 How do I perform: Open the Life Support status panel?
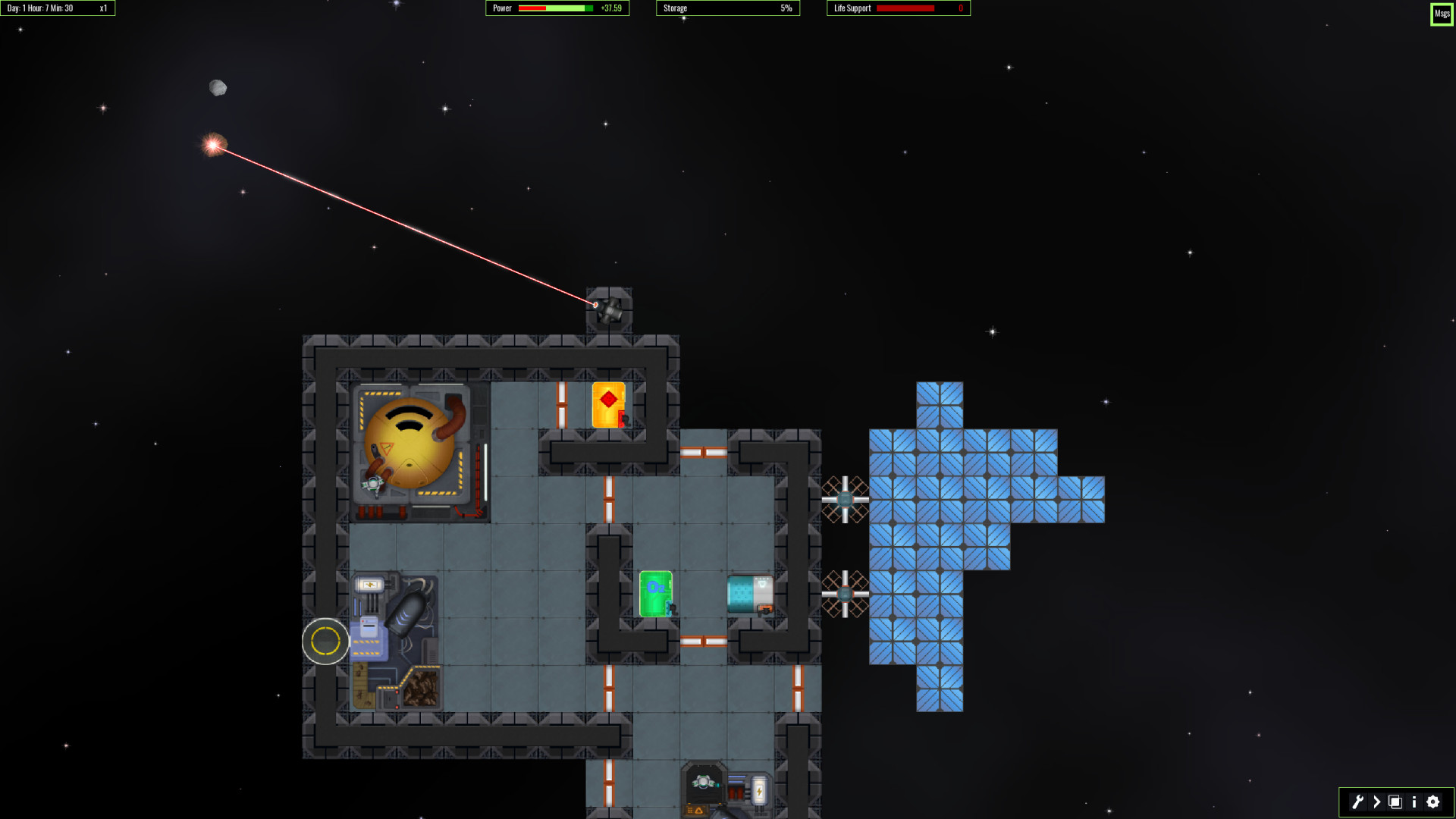tap(898, 8)
